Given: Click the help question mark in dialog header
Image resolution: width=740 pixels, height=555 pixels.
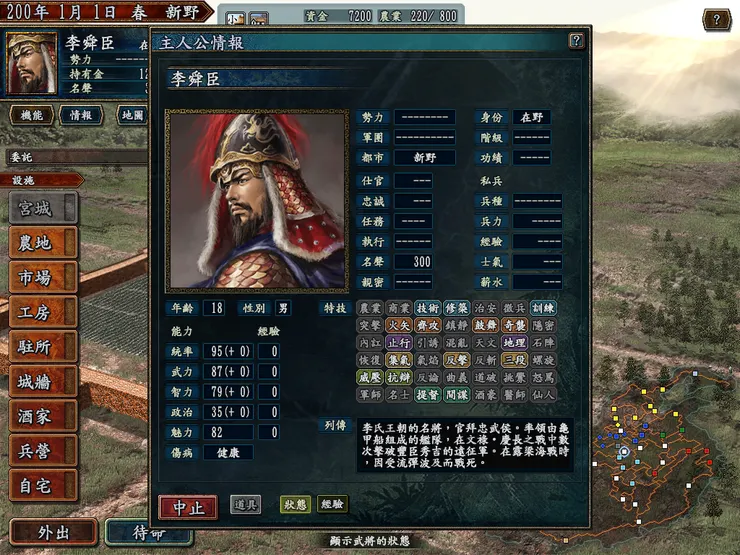Looking at the screenshot, I should click(576, 41).
